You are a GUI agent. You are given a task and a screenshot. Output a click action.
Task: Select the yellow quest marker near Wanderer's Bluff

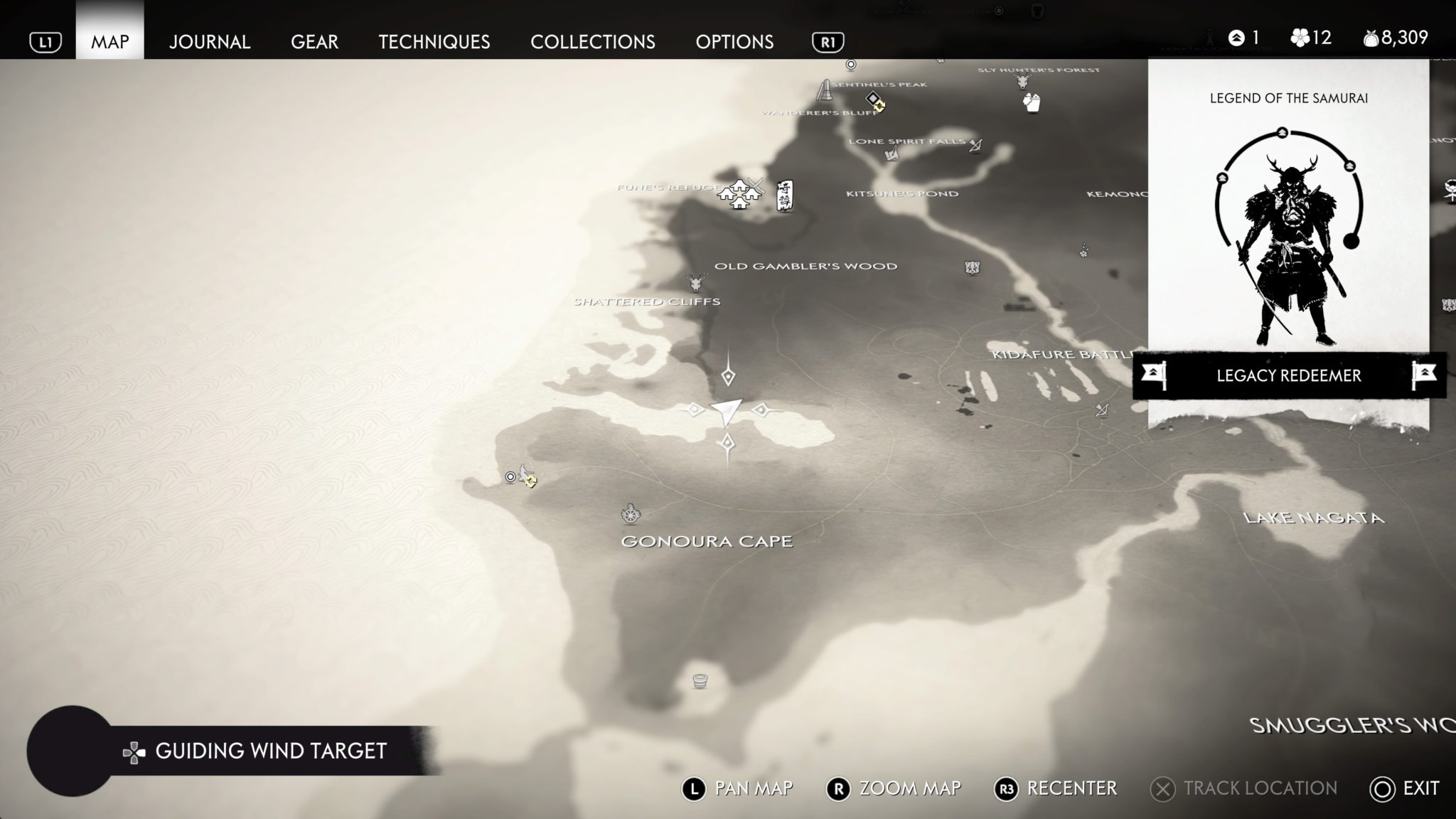876,104
